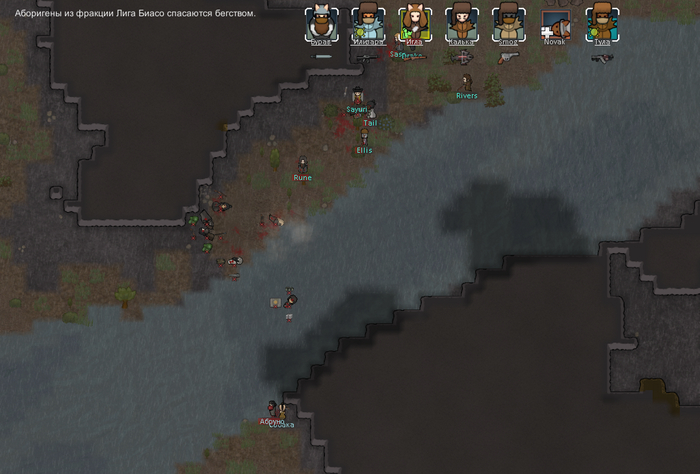Select the downed colonist Novak portrait
This screenshot has width=700, height=474.
pos(555,22)
